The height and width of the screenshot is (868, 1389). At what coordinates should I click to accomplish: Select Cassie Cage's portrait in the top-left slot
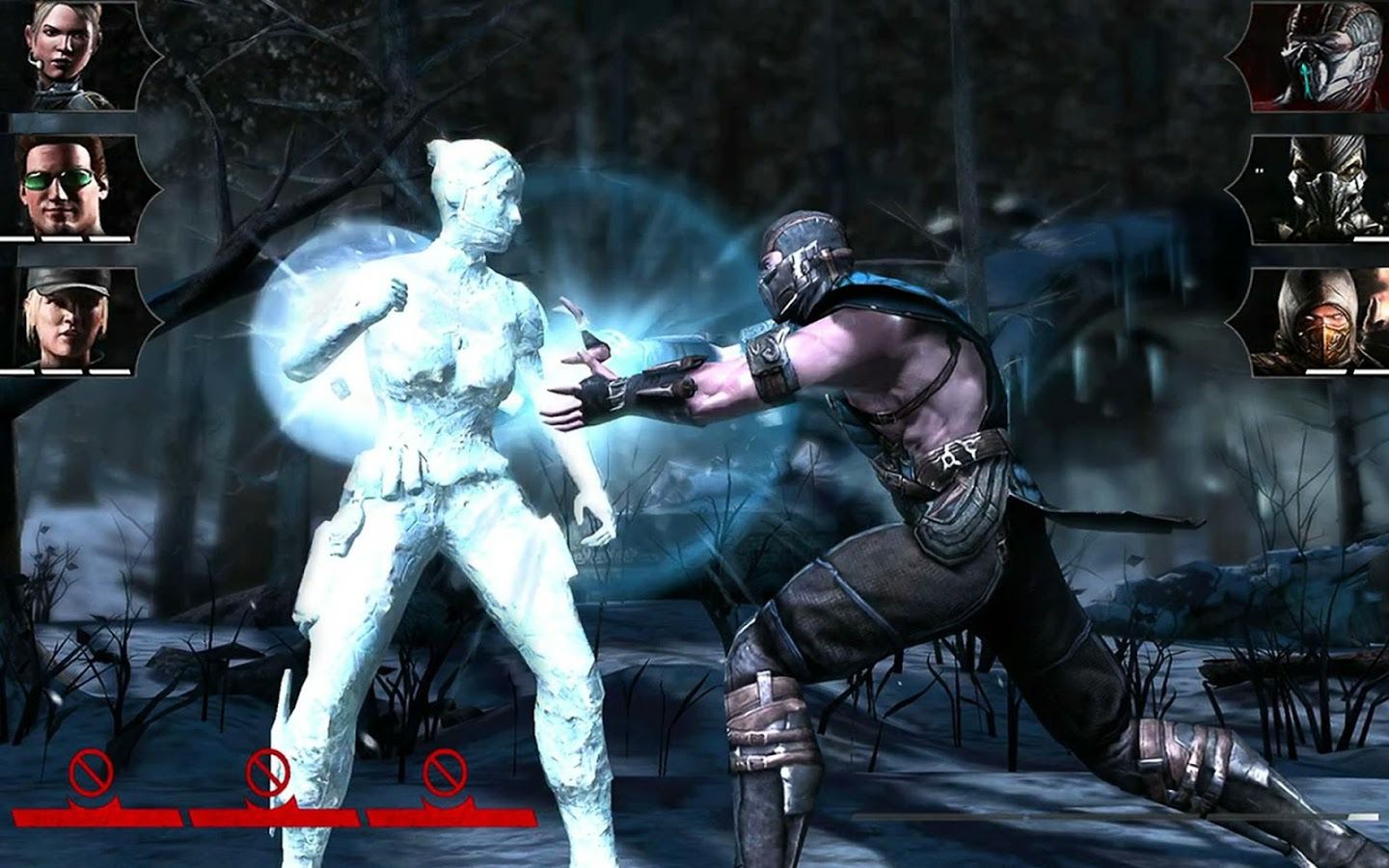(x=60, y=56)
